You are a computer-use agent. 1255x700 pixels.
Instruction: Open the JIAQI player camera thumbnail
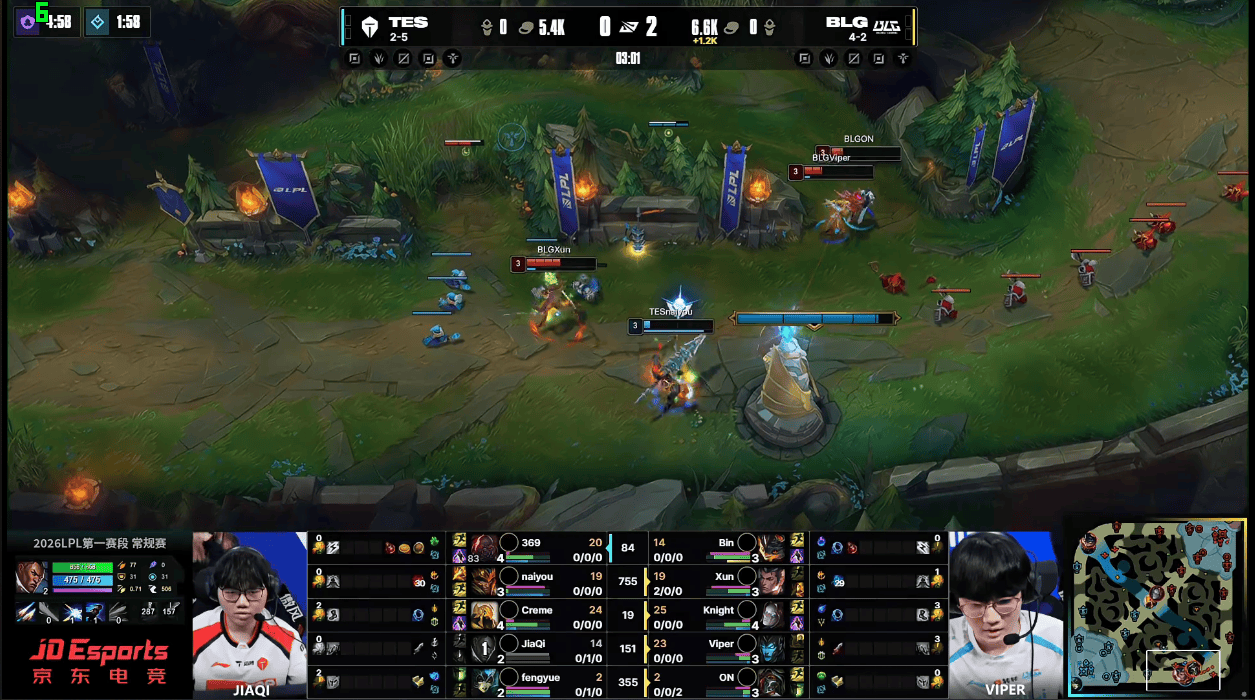coord(250,612)
